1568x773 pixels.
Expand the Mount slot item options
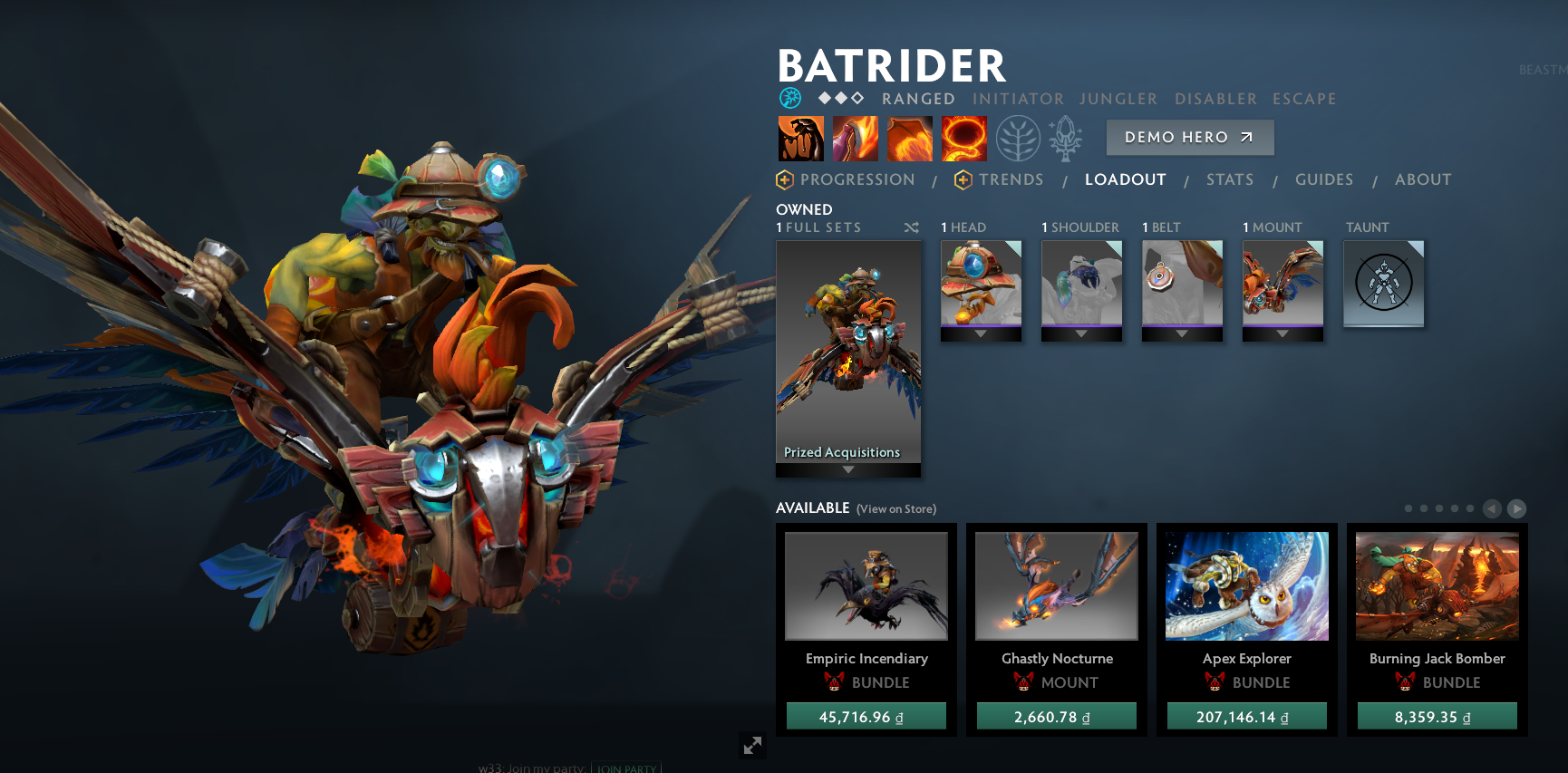tap(1282, 334)
